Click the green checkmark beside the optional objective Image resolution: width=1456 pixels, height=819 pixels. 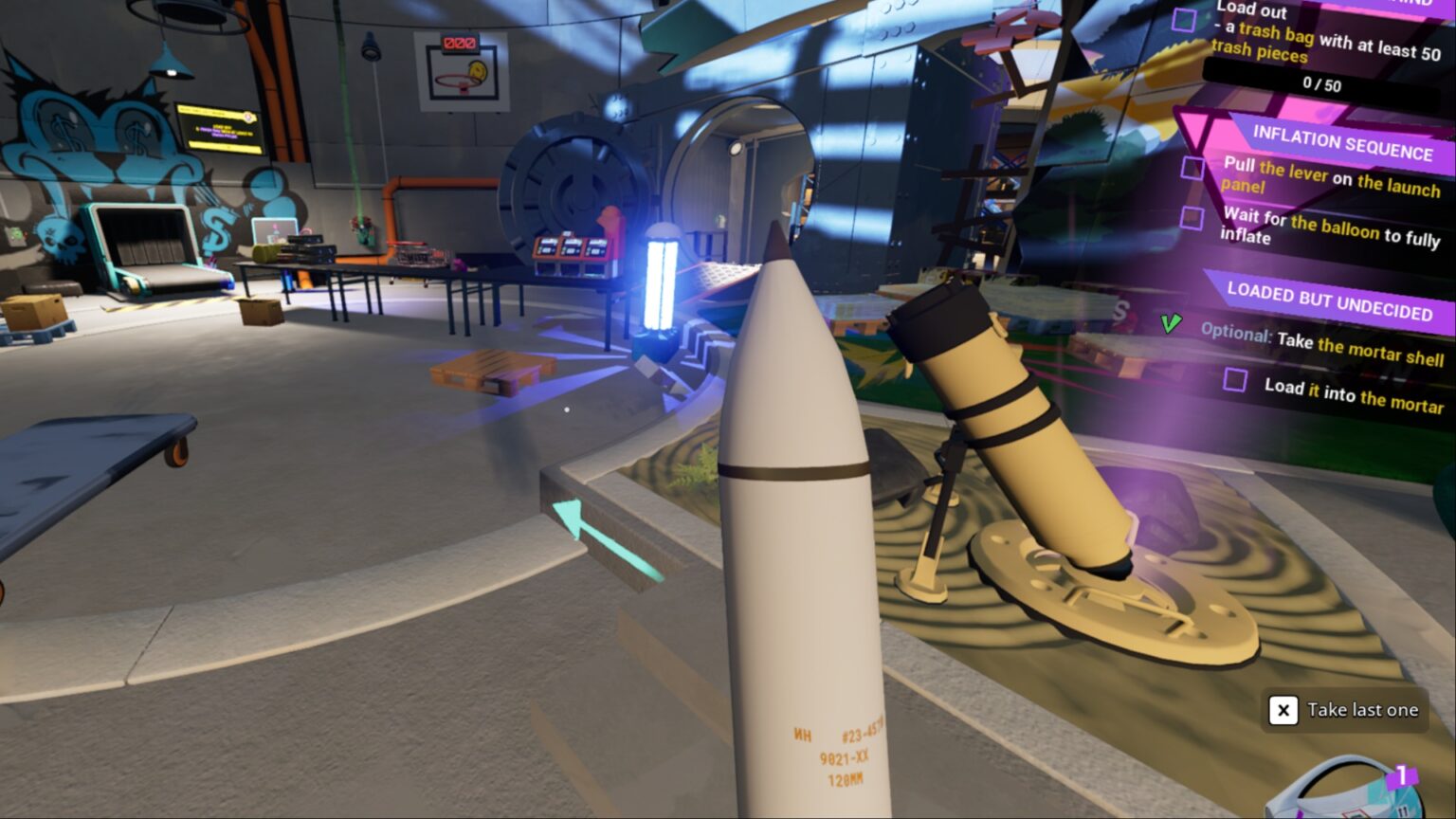[1171, 325]
